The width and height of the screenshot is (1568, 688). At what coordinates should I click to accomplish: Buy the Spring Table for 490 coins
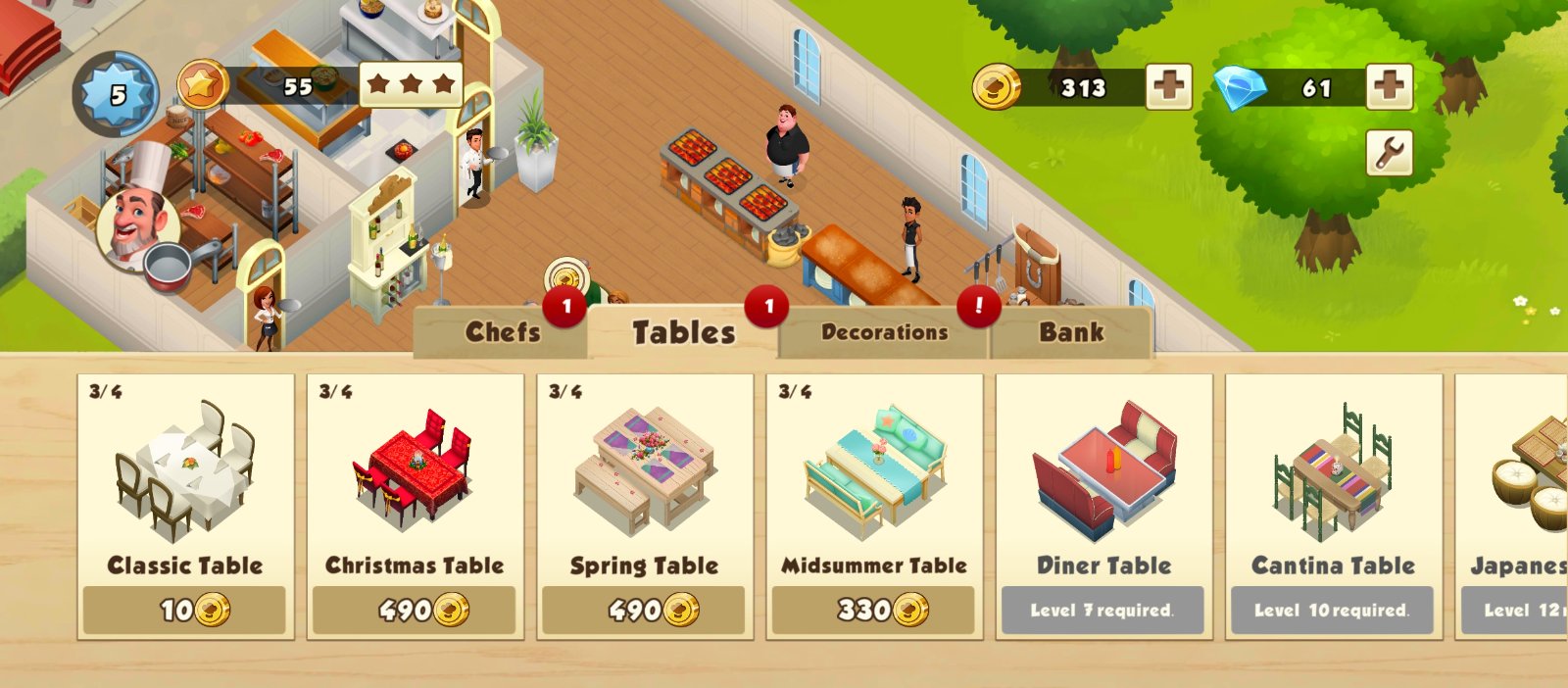tap(644, 610)
